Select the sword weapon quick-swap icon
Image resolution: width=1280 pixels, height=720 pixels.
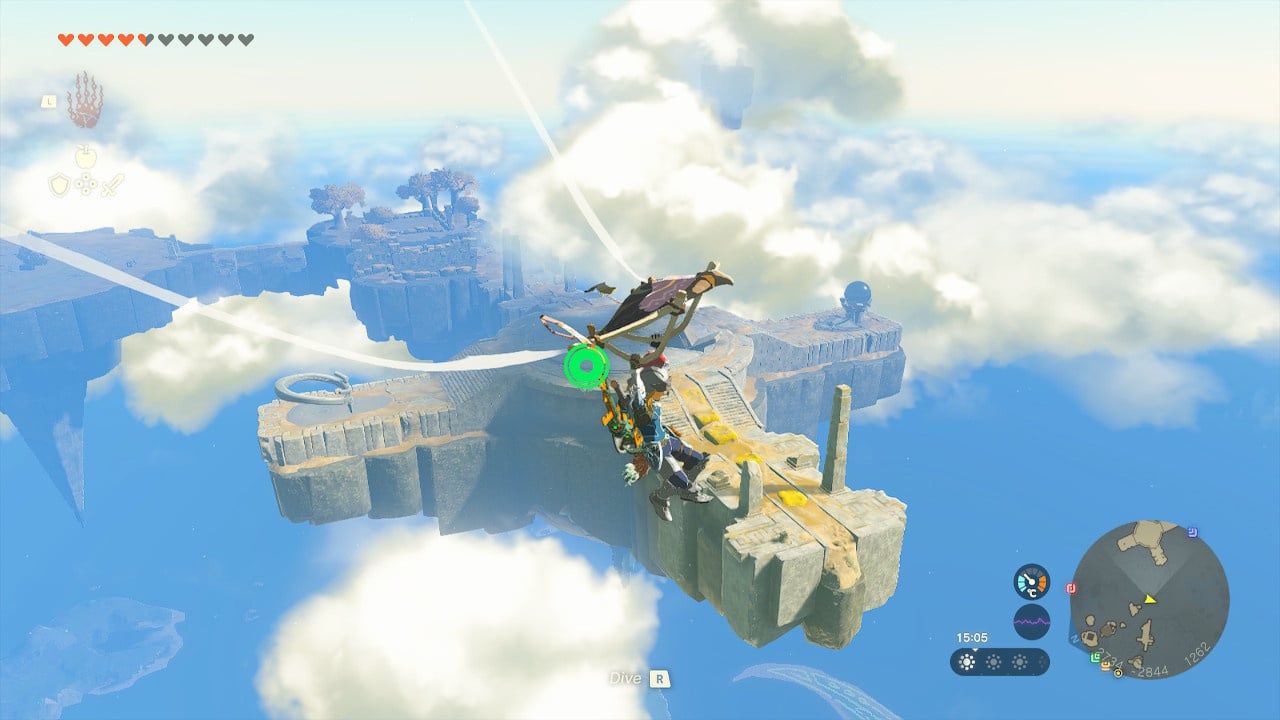click(111, 185)
